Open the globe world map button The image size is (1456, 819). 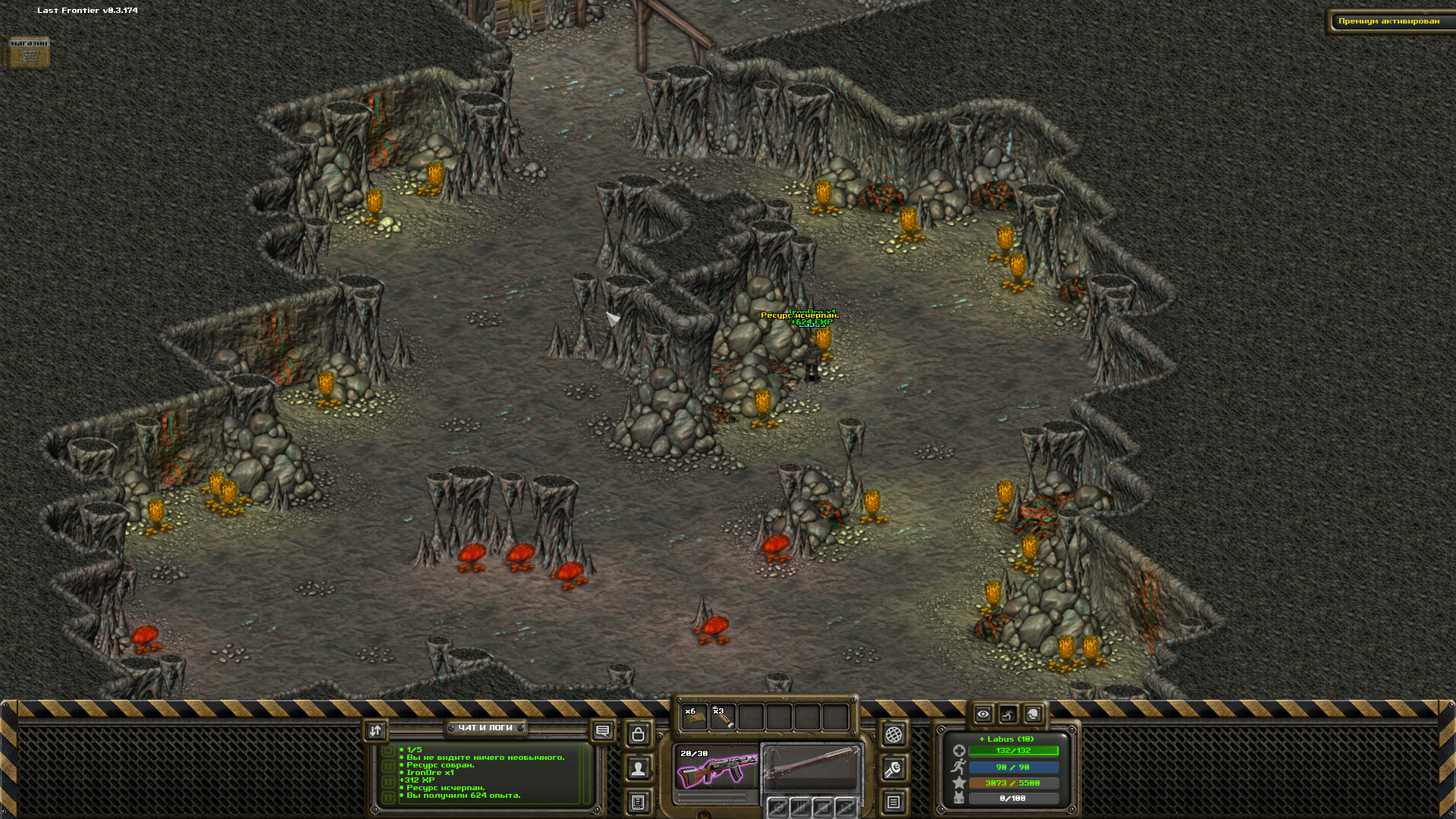tap(894, 734)
